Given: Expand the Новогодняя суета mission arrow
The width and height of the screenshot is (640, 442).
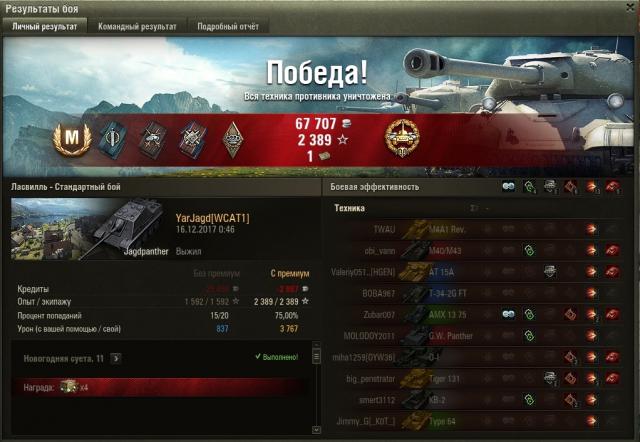Looking at the screenshot, I should coord(116,357).
